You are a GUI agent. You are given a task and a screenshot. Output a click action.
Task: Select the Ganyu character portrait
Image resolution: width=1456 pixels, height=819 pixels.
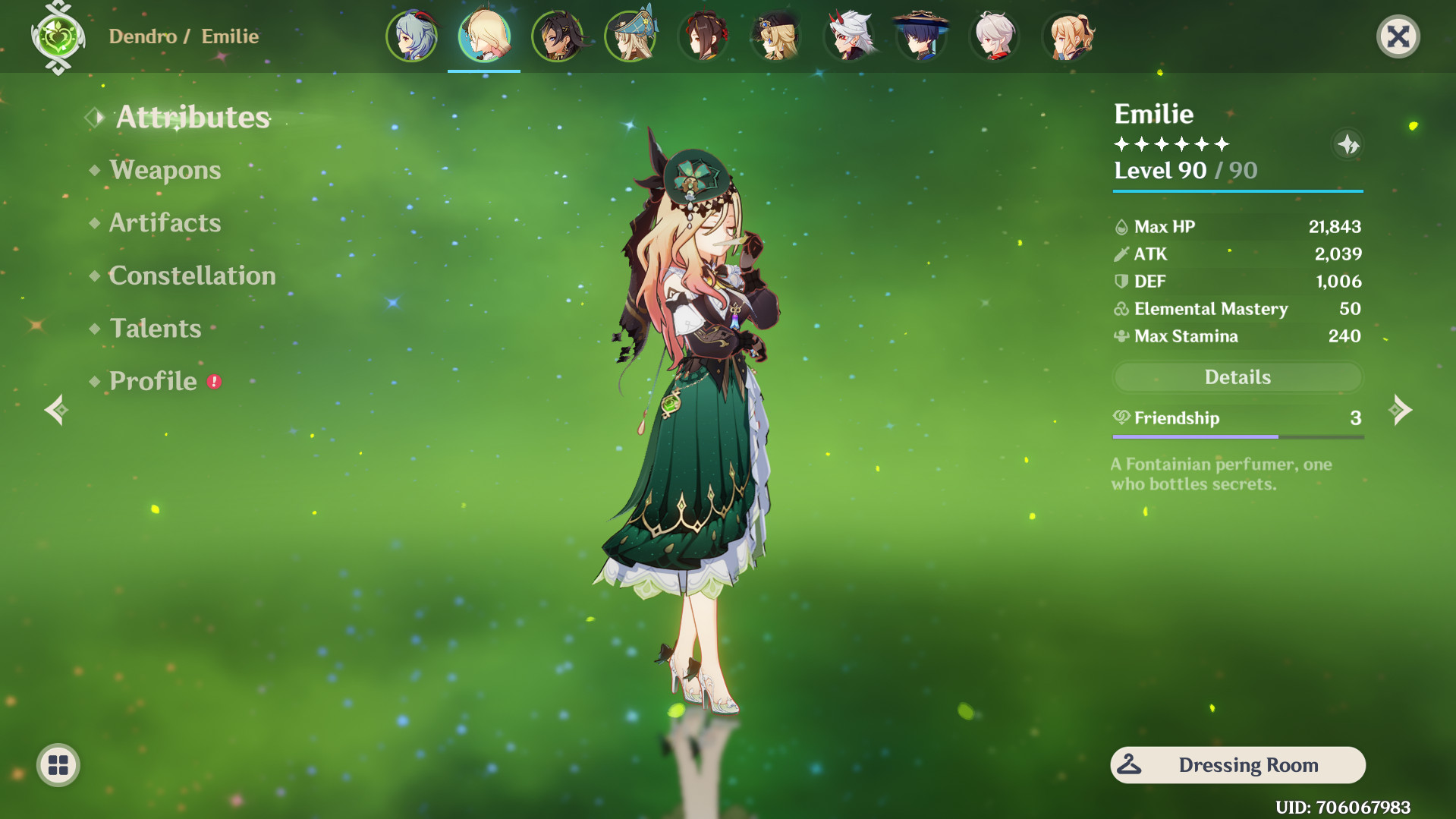[x=412, y=36]
